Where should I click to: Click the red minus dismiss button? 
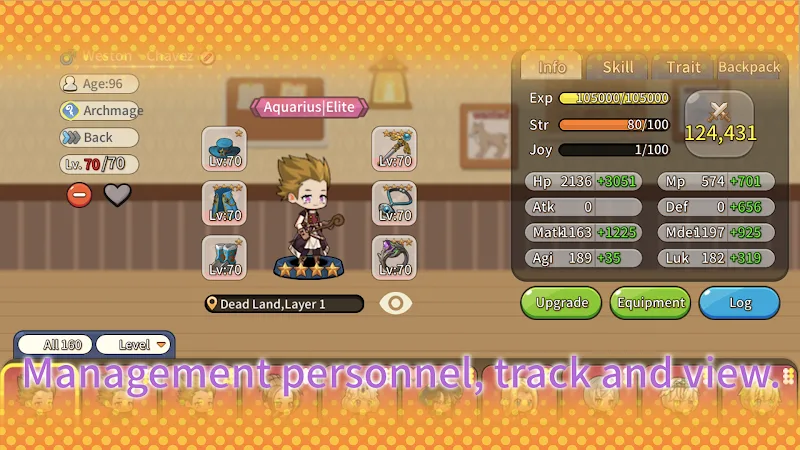tap(79, 194)
